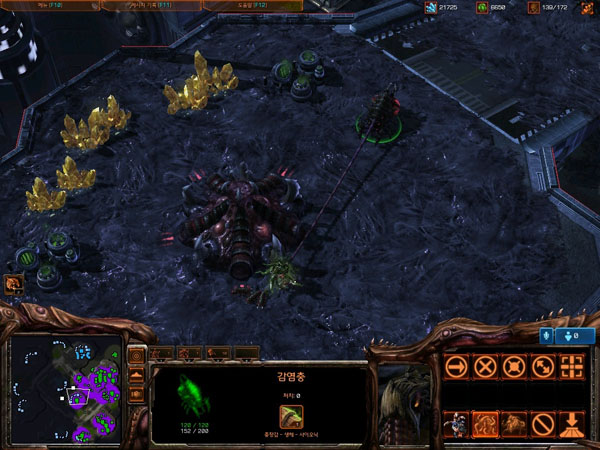Screen dimensions: 600x450
Task: Issue the Move command
Action: 456,366
